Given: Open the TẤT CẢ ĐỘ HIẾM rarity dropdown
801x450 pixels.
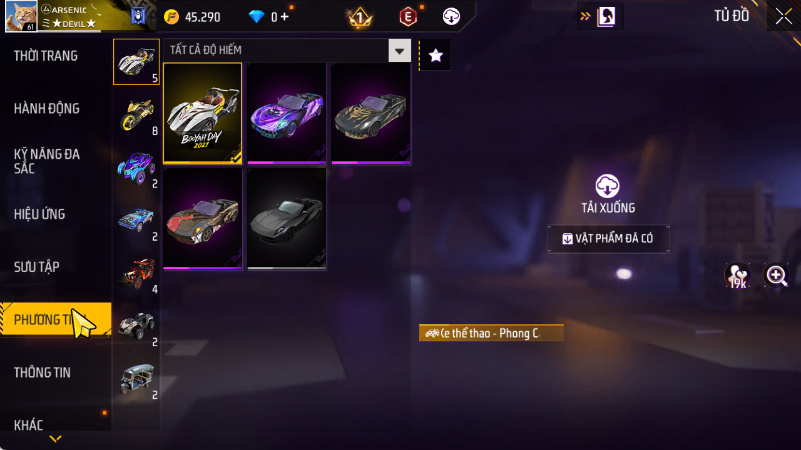Looking at the screenshot, I should point(399,51).
